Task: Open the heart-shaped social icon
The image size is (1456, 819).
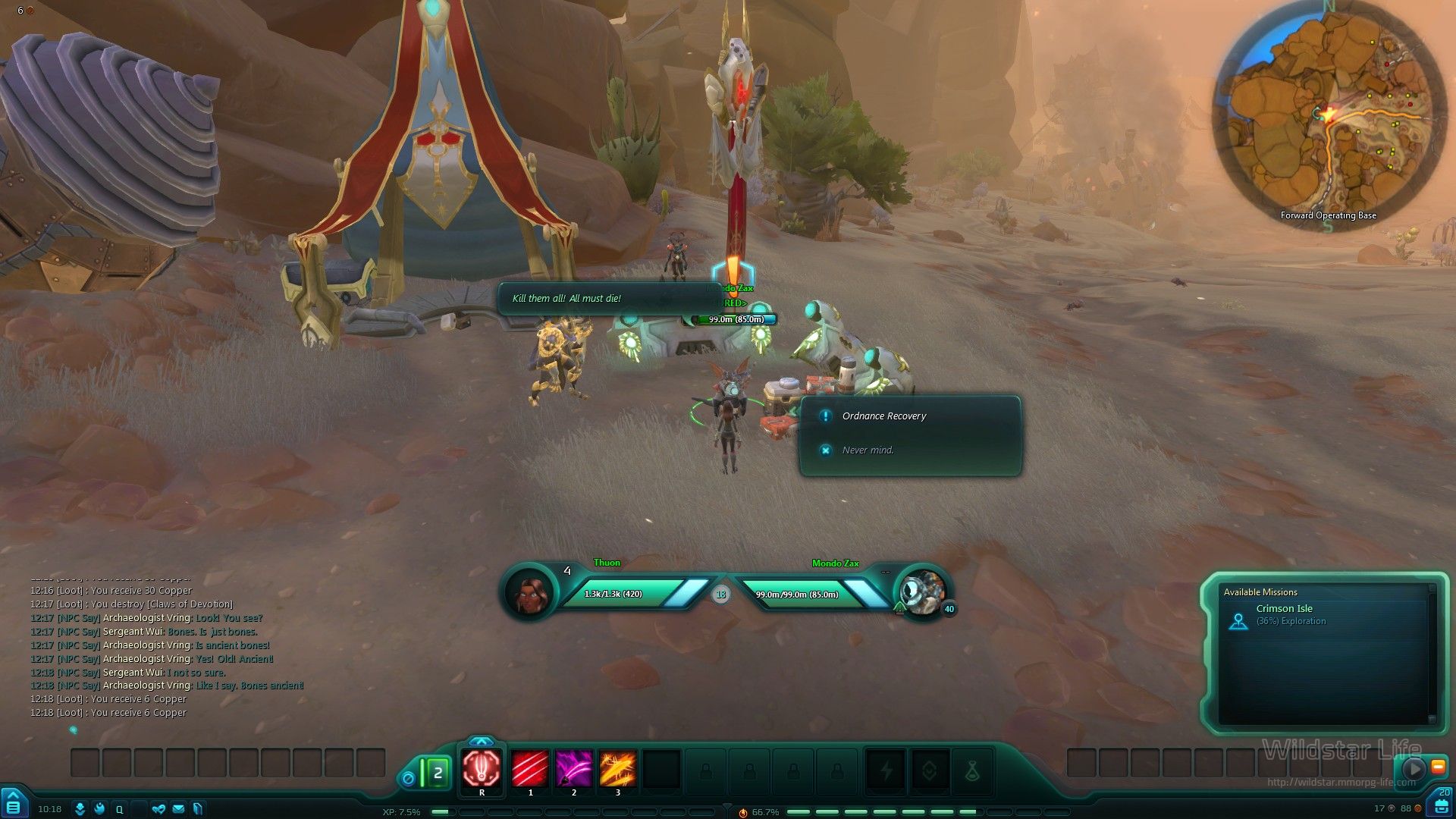Action: click(158, 809)
